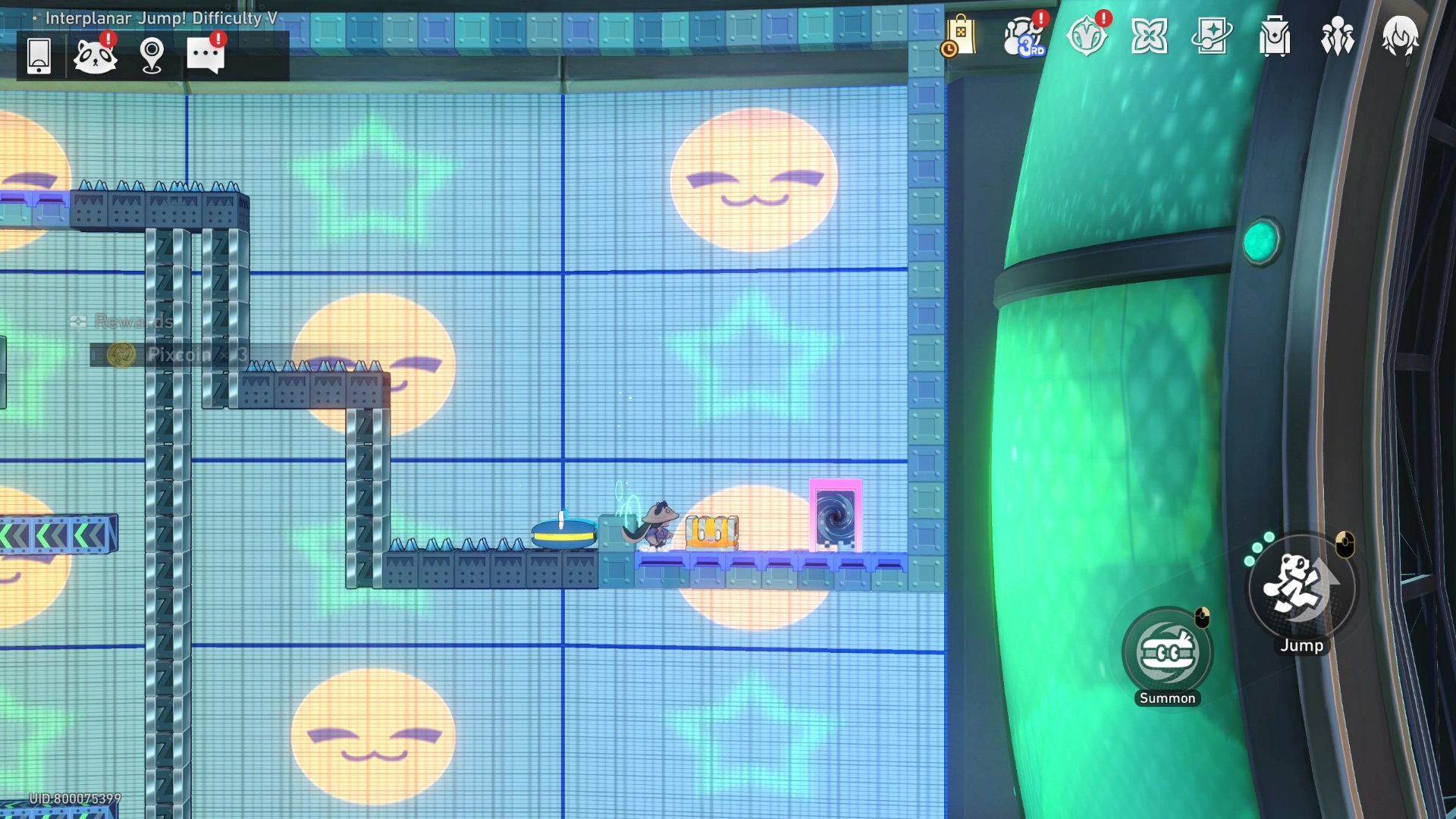Image resolution: width=1456 pixels, height=819 pixels.
Task: Open the sparkle card icon
Action: (1212, 36)
